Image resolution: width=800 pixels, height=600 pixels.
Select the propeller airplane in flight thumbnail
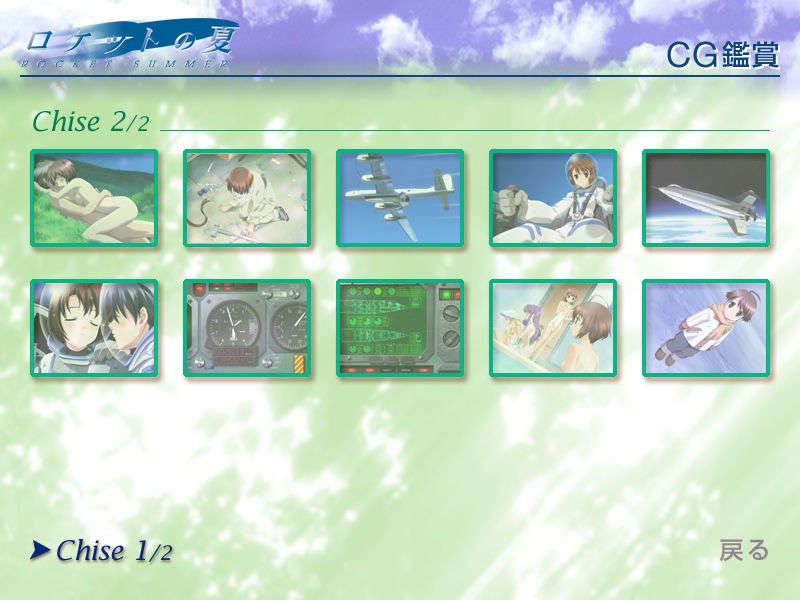(x=400, y=198)
